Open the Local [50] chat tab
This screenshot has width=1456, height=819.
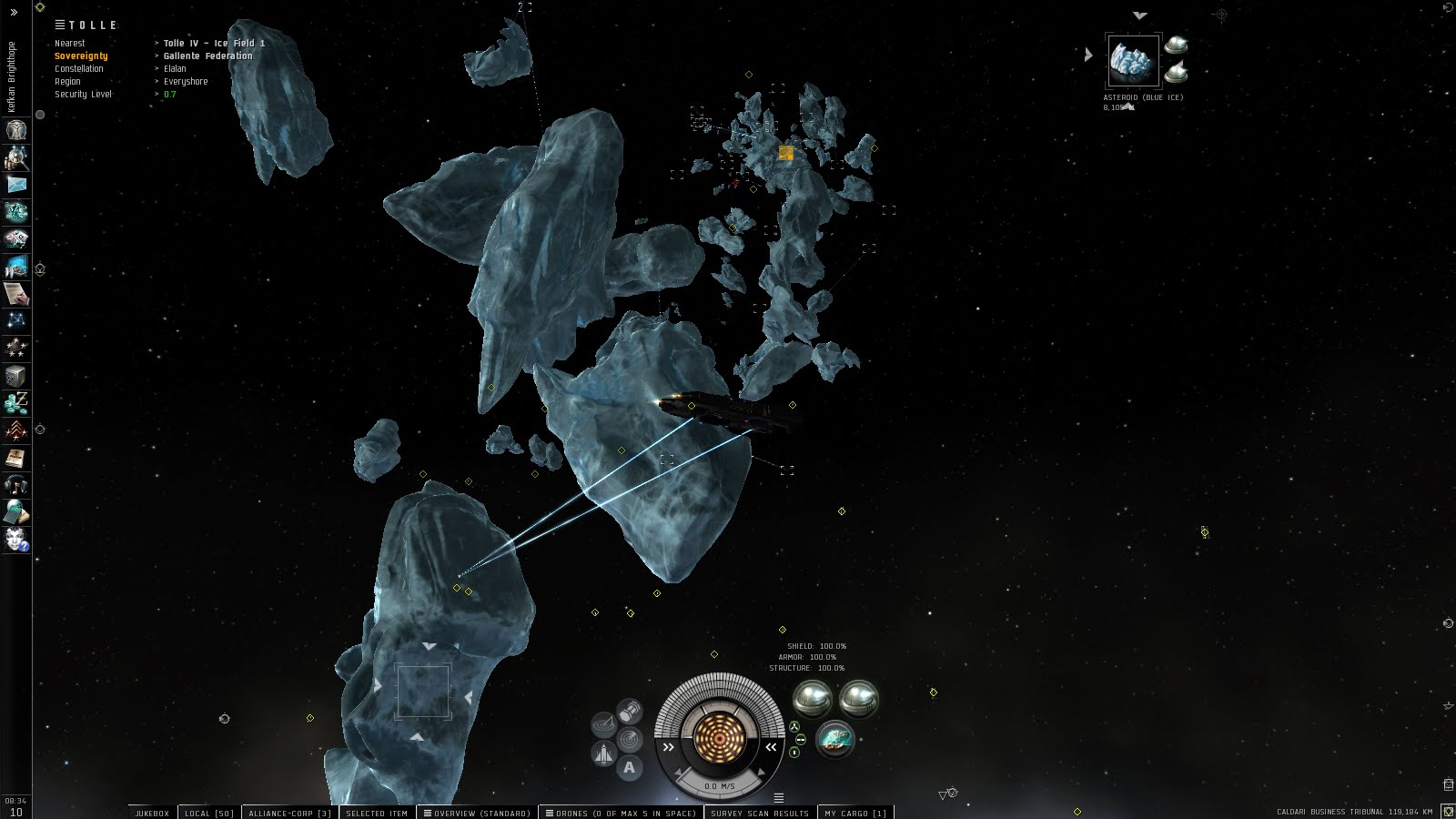click(x=209, y=813)
